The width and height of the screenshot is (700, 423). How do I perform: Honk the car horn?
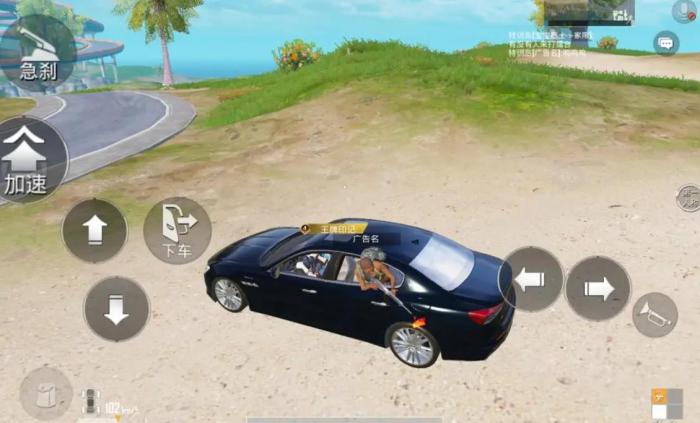(654, 314)
